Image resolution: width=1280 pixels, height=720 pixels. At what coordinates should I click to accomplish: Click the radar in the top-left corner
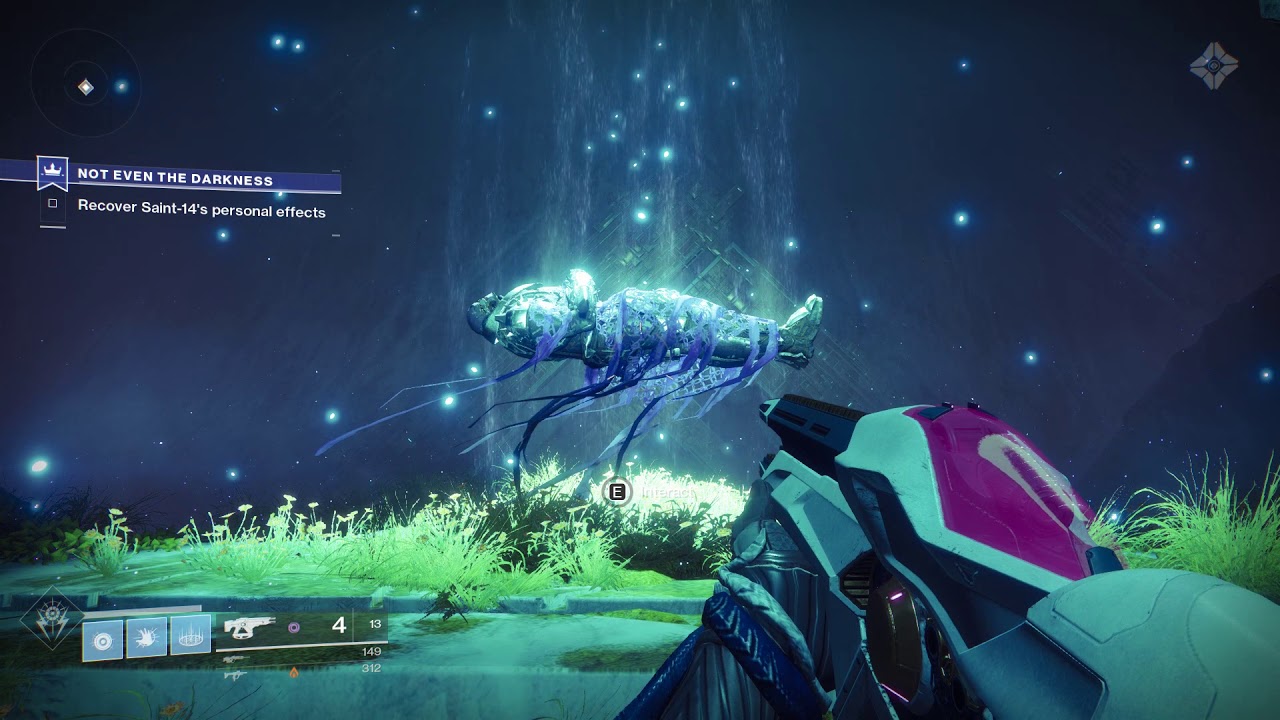[86, 88]
